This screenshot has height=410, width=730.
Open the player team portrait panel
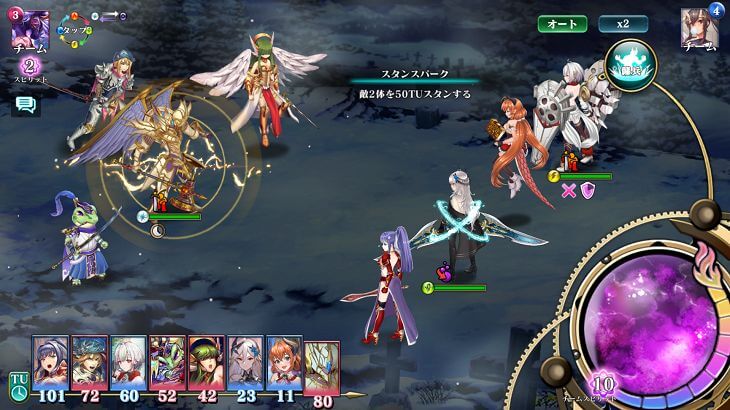tap(29, 32)
